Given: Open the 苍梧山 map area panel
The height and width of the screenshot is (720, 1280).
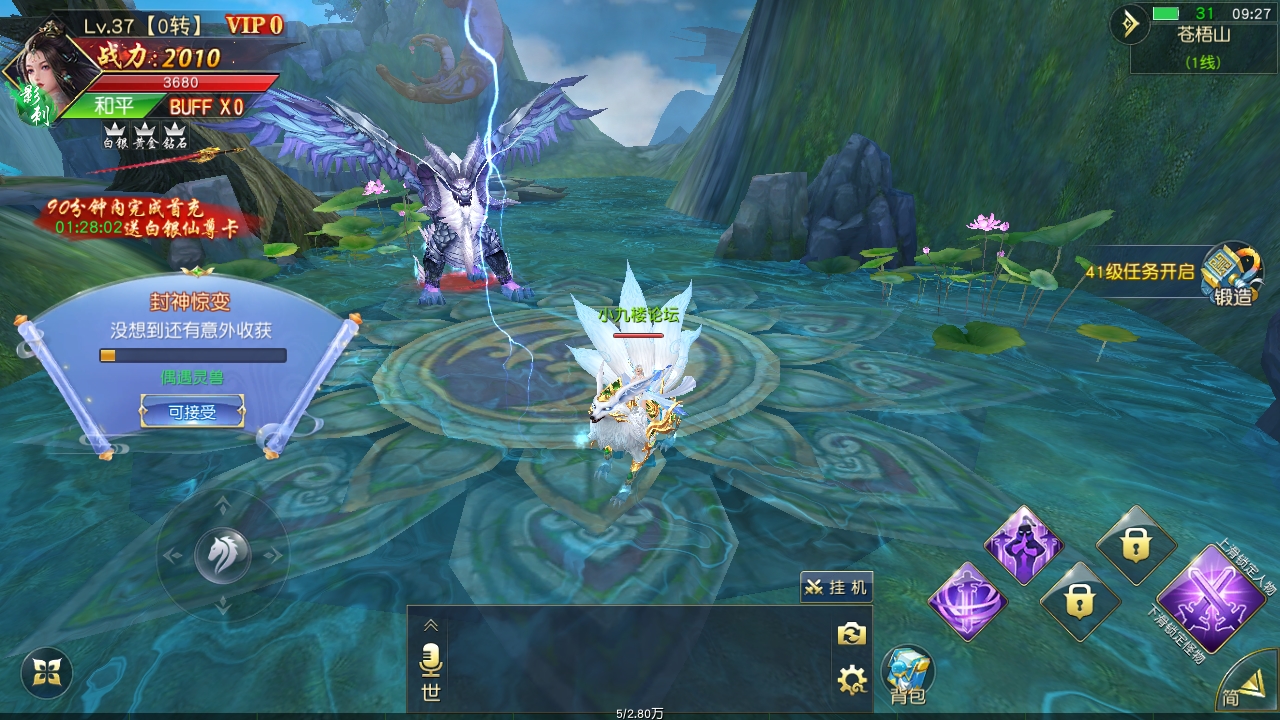Looking at the screenshot, I should pyautogui.click(x=1203, y=46).
